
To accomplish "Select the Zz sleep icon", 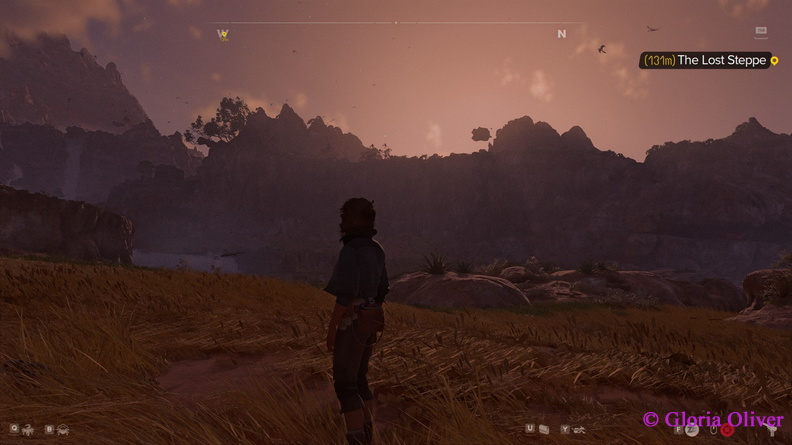I will pos(691,430).
